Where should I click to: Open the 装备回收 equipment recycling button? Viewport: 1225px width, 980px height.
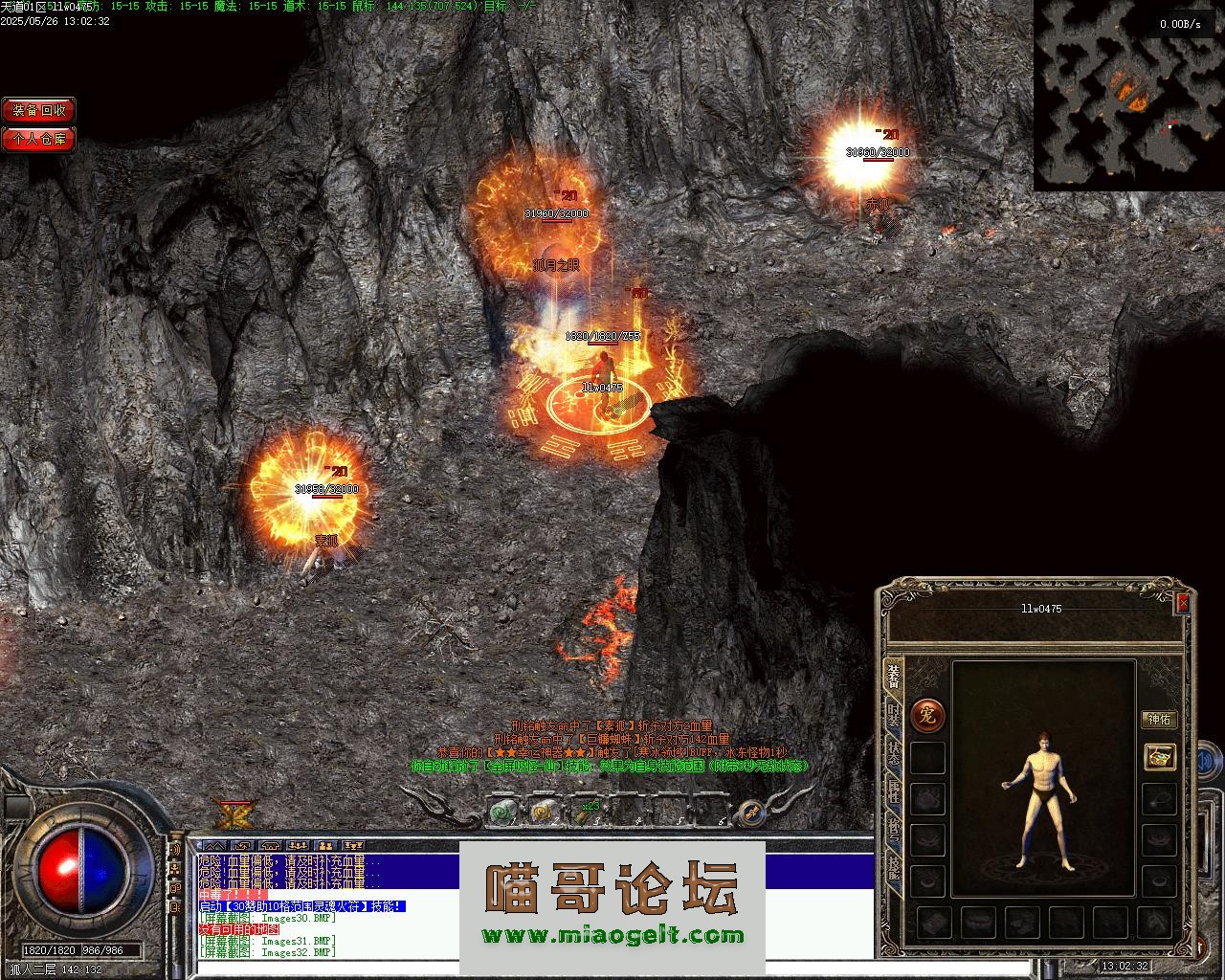tap(39, 110)
